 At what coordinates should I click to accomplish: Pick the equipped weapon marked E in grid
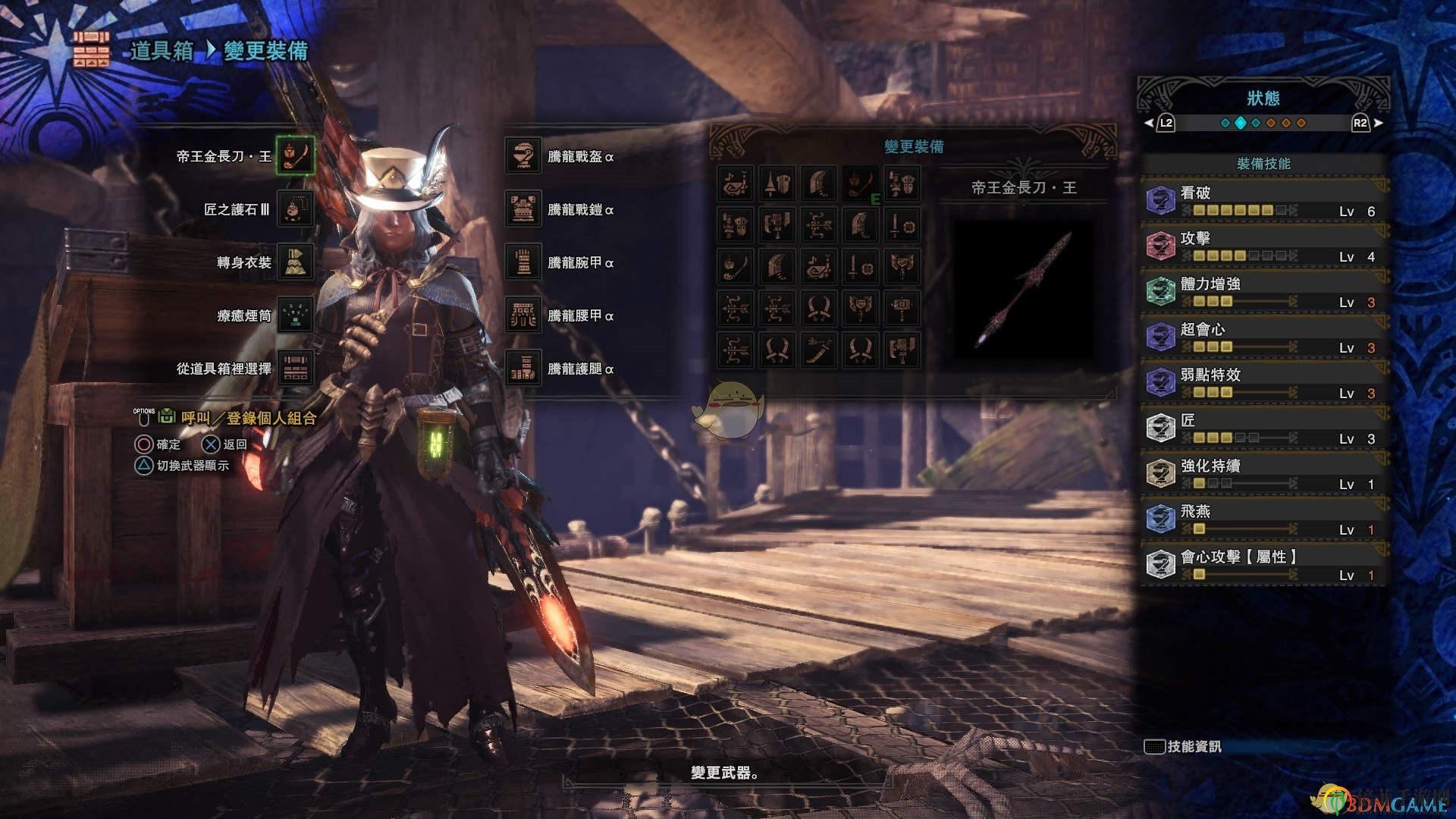pyautogui.click(x=860, y=184)
